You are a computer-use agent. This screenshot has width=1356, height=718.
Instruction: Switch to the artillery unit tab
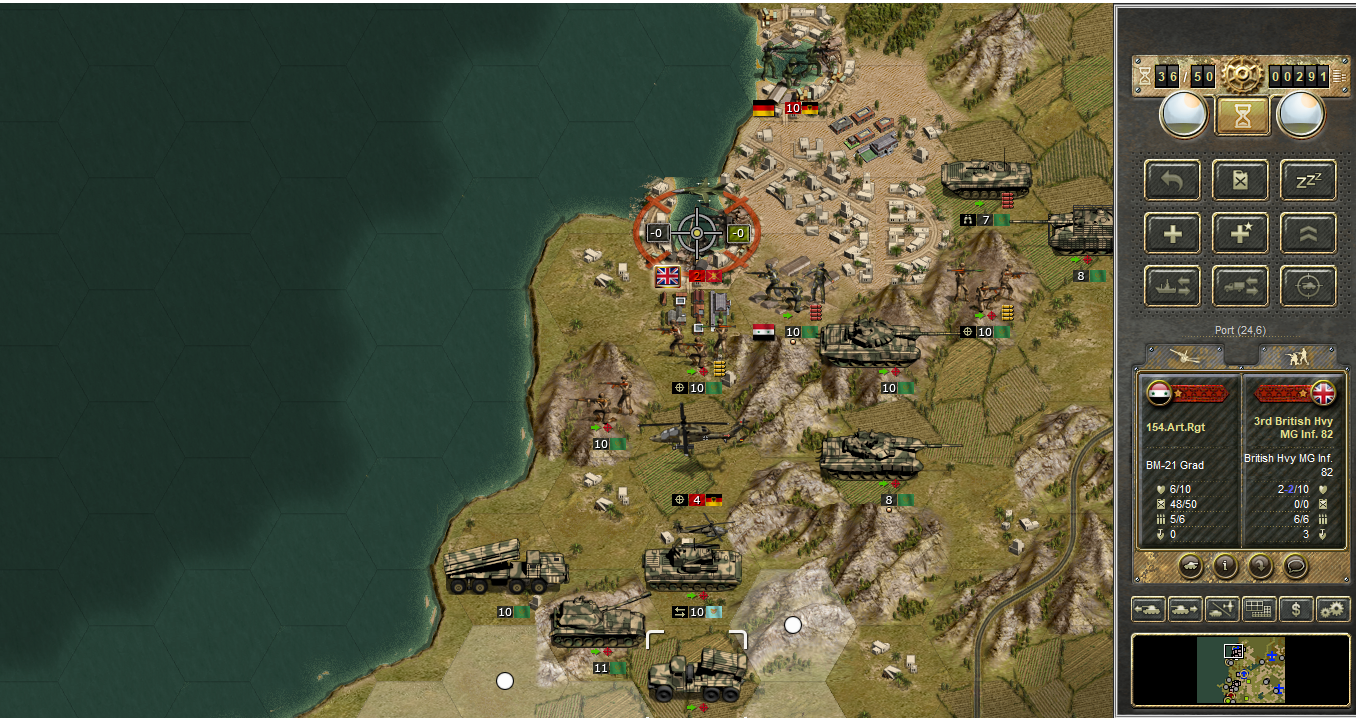[1185, 355]
